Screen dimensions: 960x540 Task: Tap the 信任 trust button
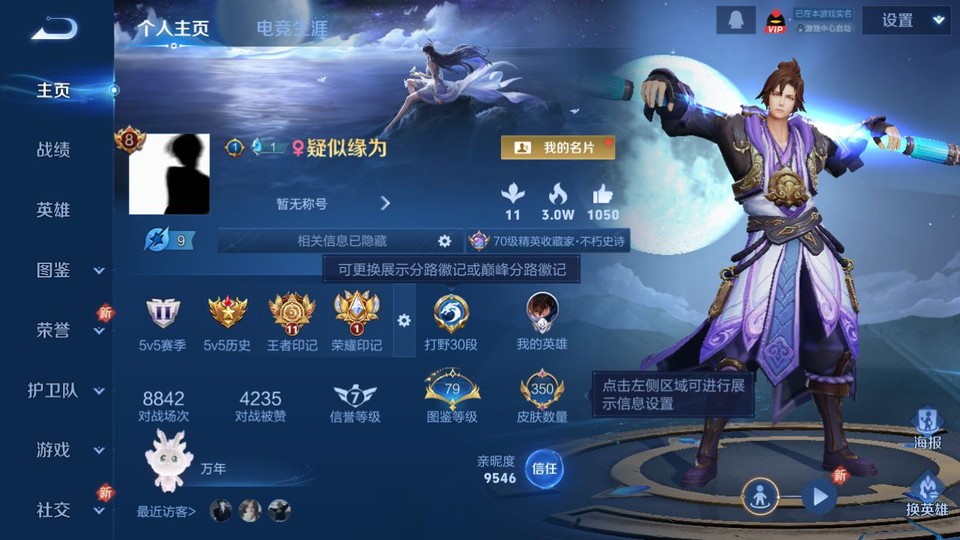pos(544,468)
